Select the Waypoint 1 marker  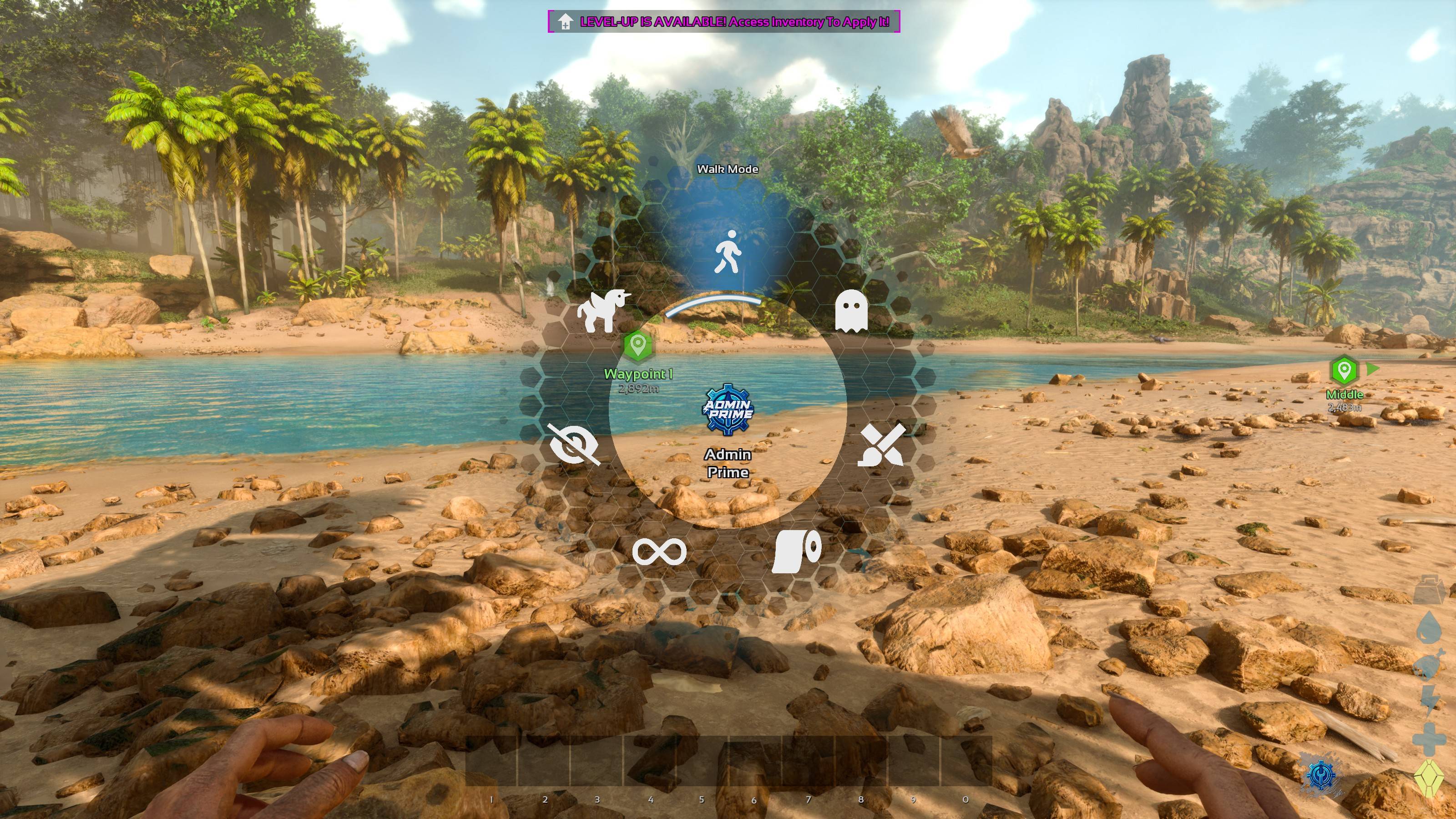[x=637, y=345]
